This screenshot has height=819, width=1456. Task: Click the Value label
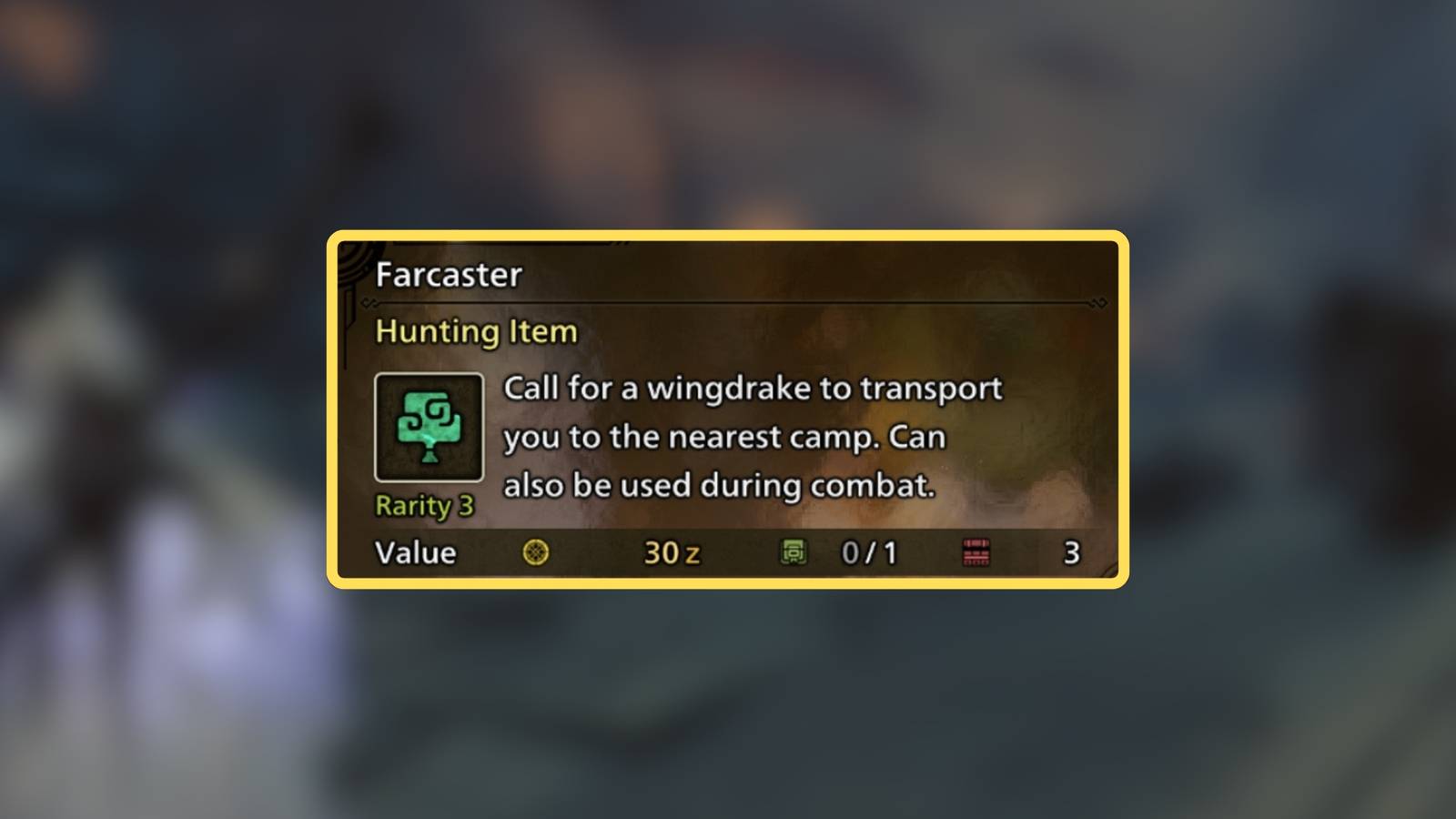point(415,552)
